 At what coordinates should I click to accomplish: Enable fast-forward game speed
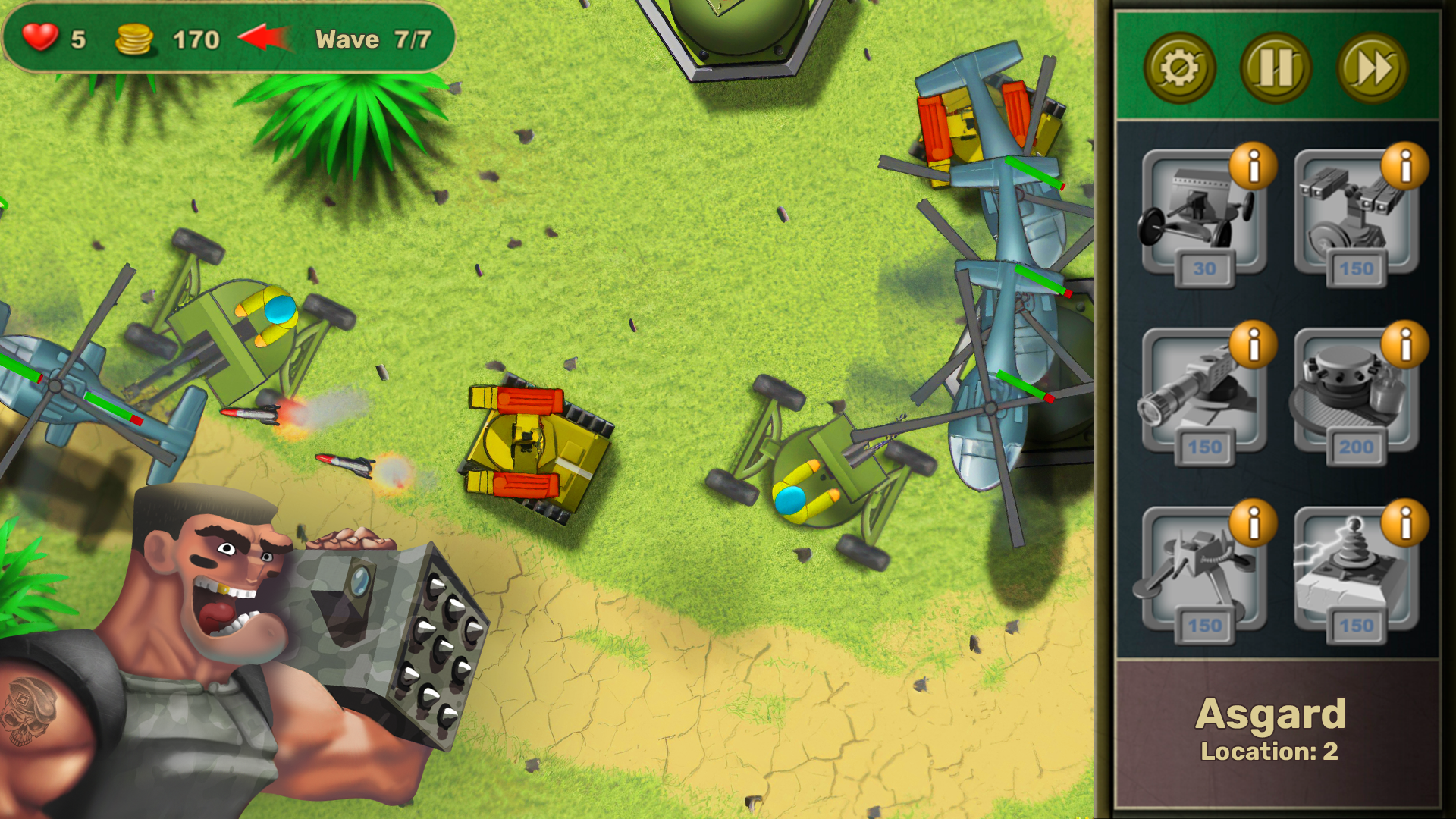pos(1373,68)
